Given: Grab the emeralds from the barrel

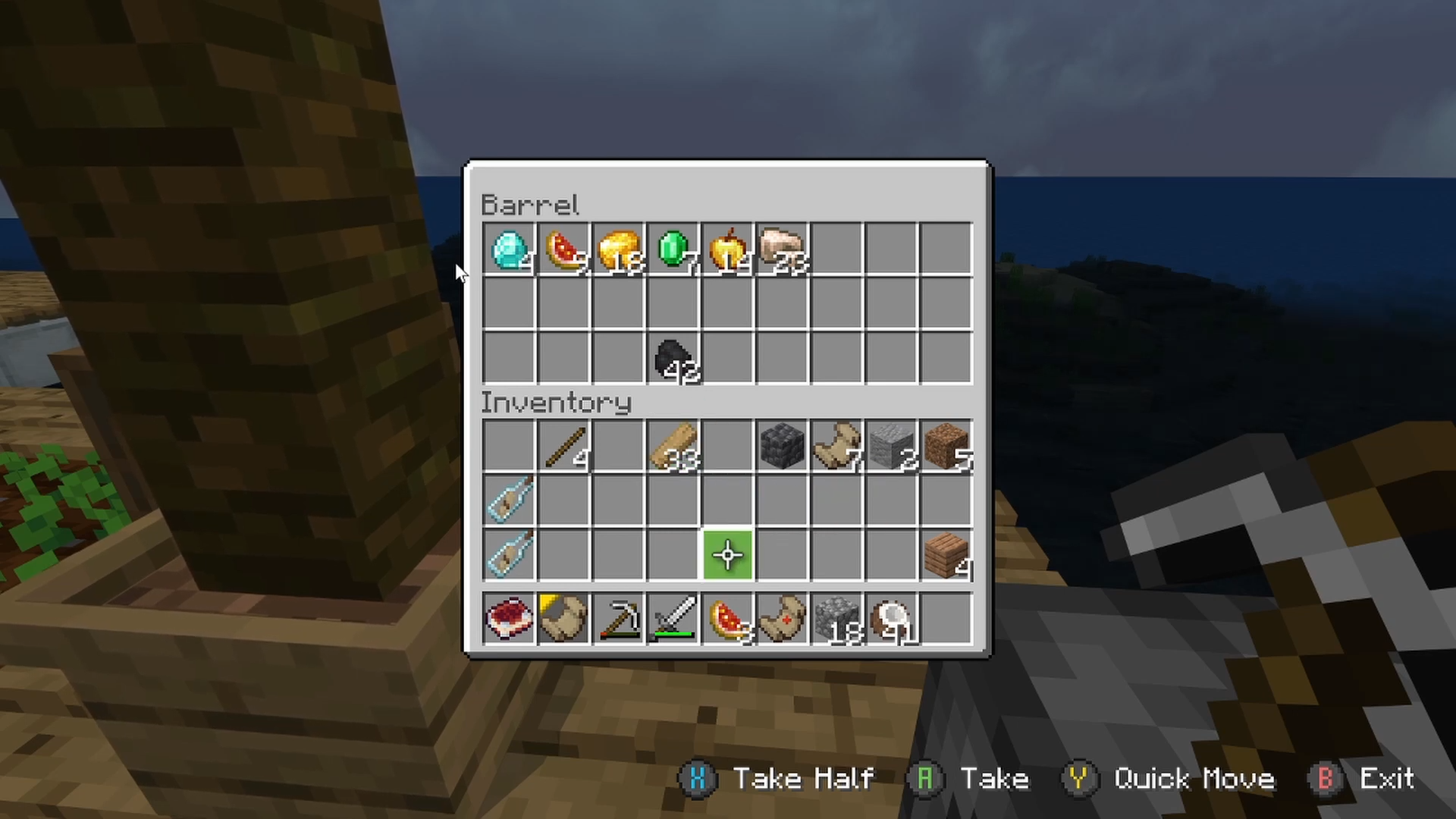Looking at the screenshot, I should coord(673,249).
